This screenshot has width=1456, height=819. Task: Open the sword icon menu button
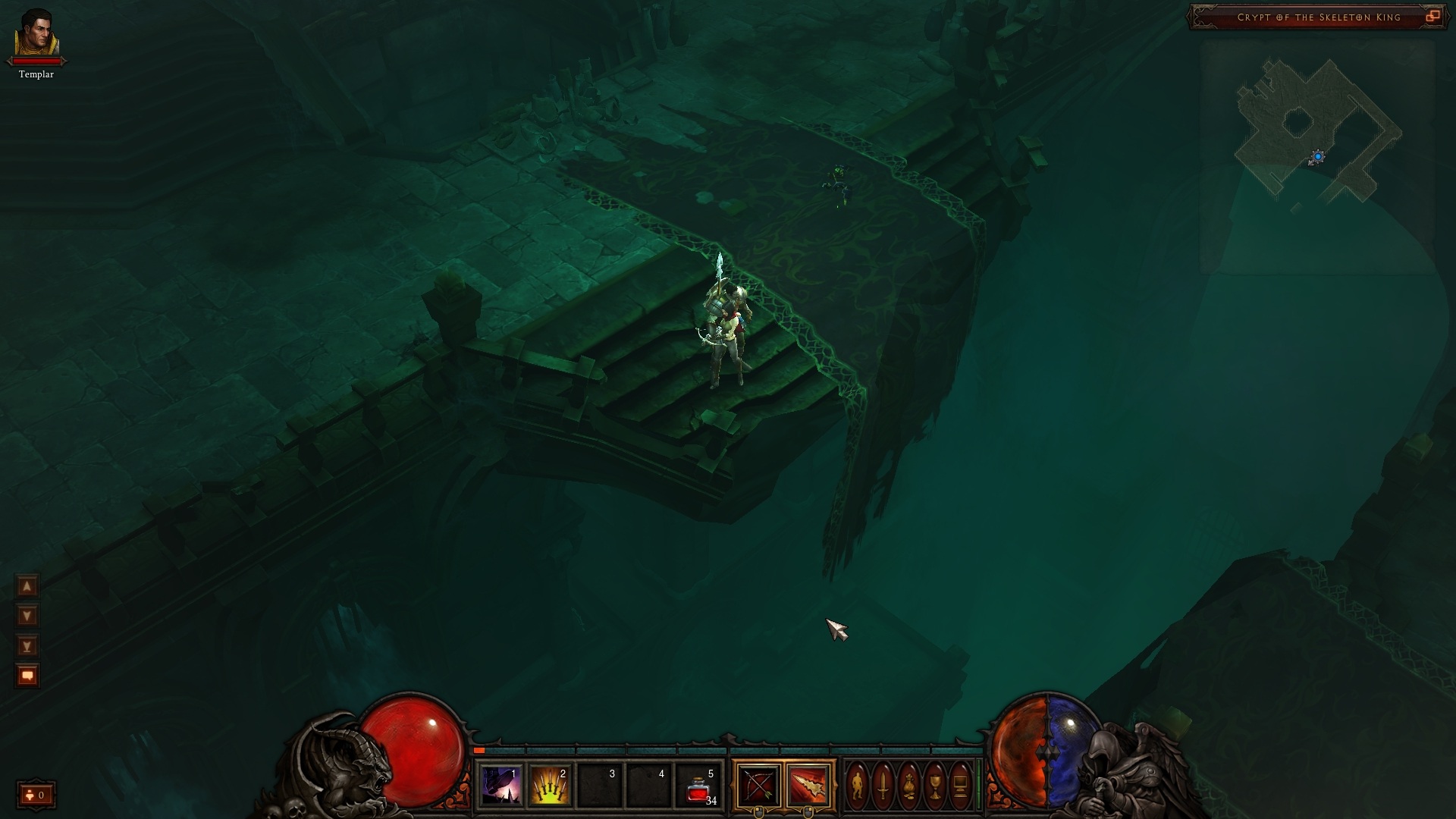(x=883, y=786)
